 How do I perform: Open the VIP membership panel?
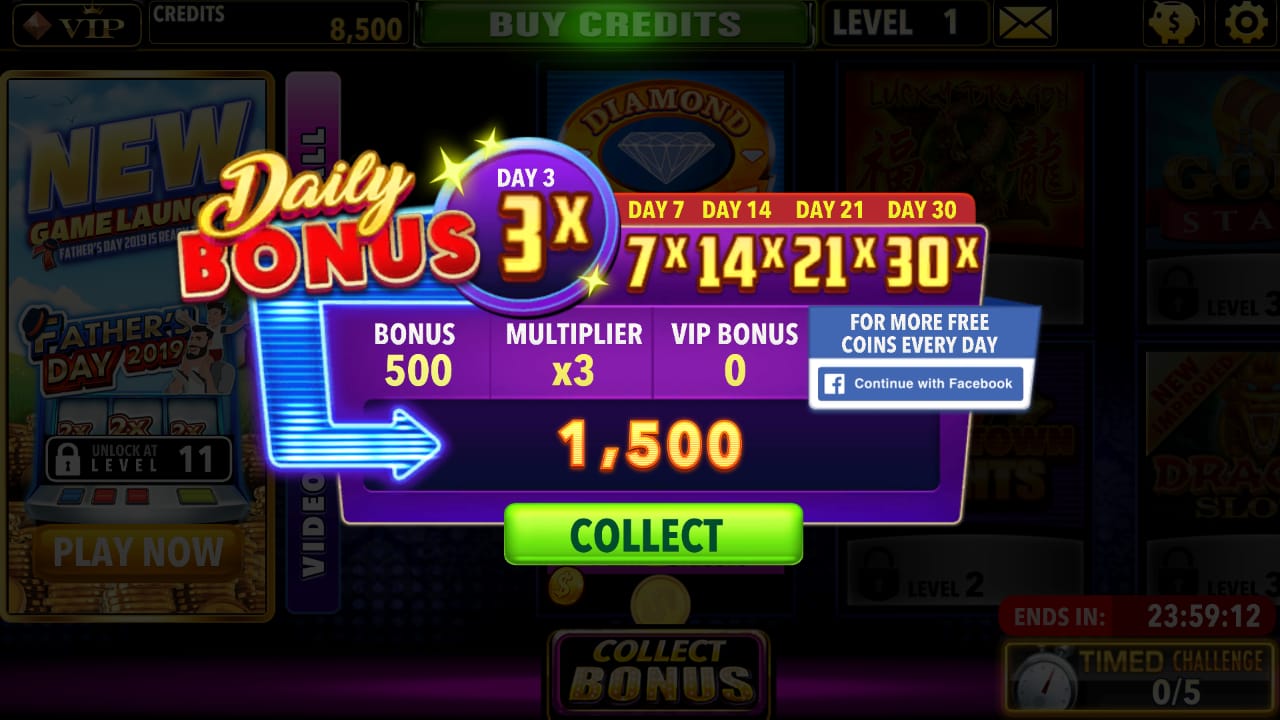pos(75,24)
